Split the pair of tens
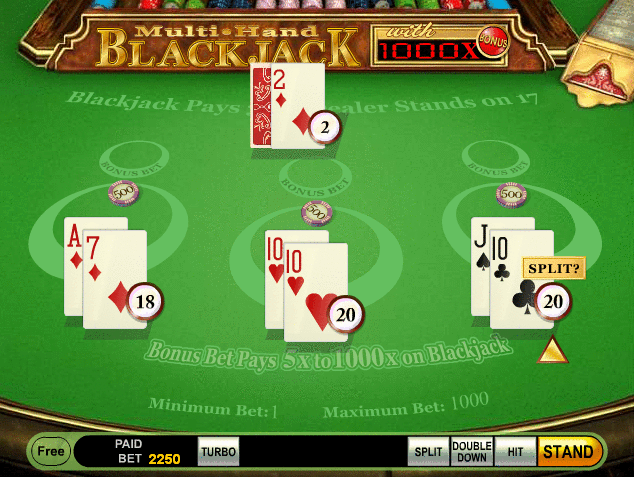The height and width of the screenshot is (477, 634). (428, 451)
